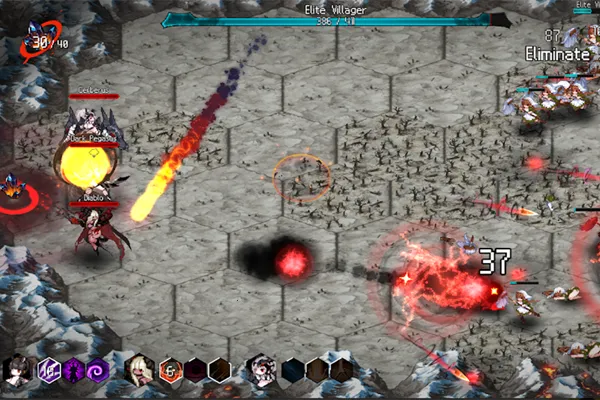Activate the orange skill showing number 5
Viewport: 600px width, 400px height.
coord(171,370)
